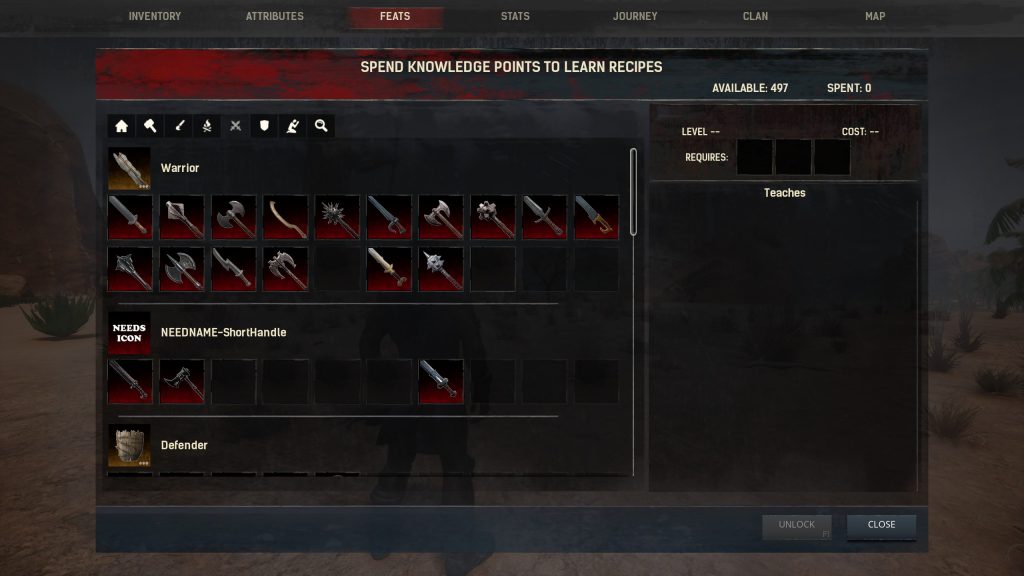Go to the Journey tab
This screenshot has height=576, width=1024.
click(635, 17)
